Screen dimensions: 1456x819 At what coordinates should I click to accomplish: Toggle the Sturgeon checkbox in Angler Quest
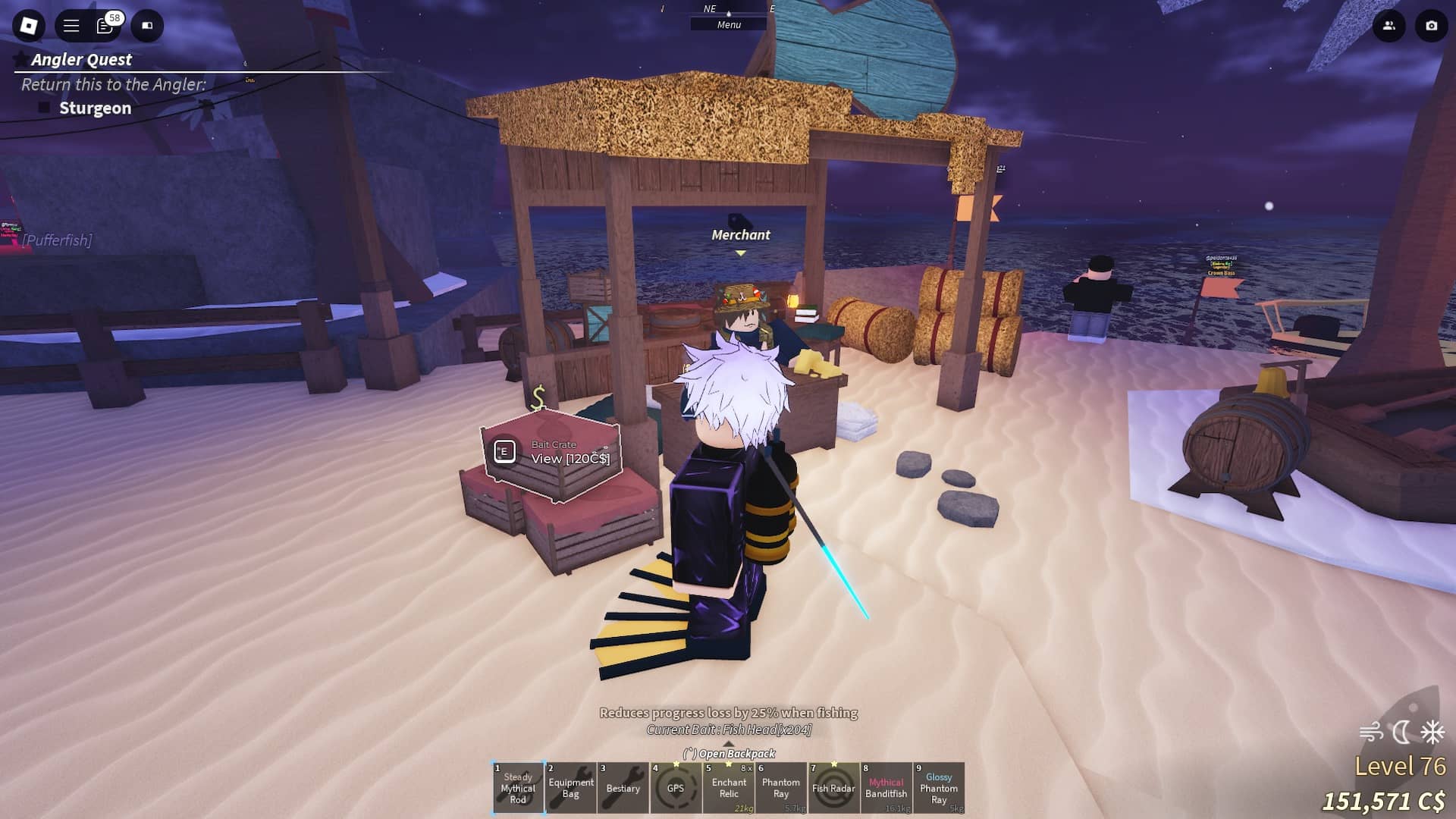coord(45,108)
